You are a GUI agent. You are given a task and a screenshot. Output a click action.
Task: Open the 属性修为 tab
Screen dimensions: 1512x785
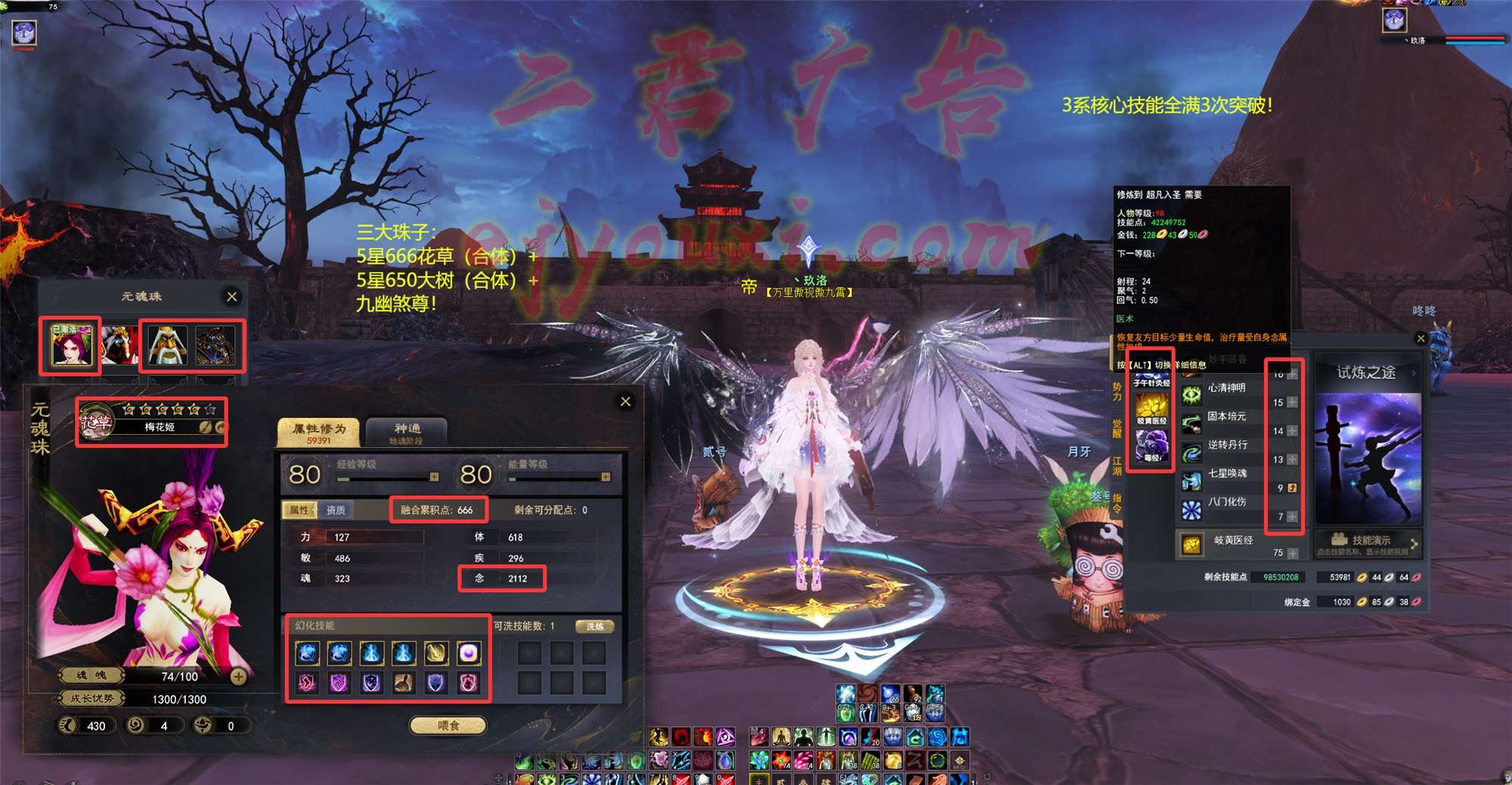[x=319, y=433]
